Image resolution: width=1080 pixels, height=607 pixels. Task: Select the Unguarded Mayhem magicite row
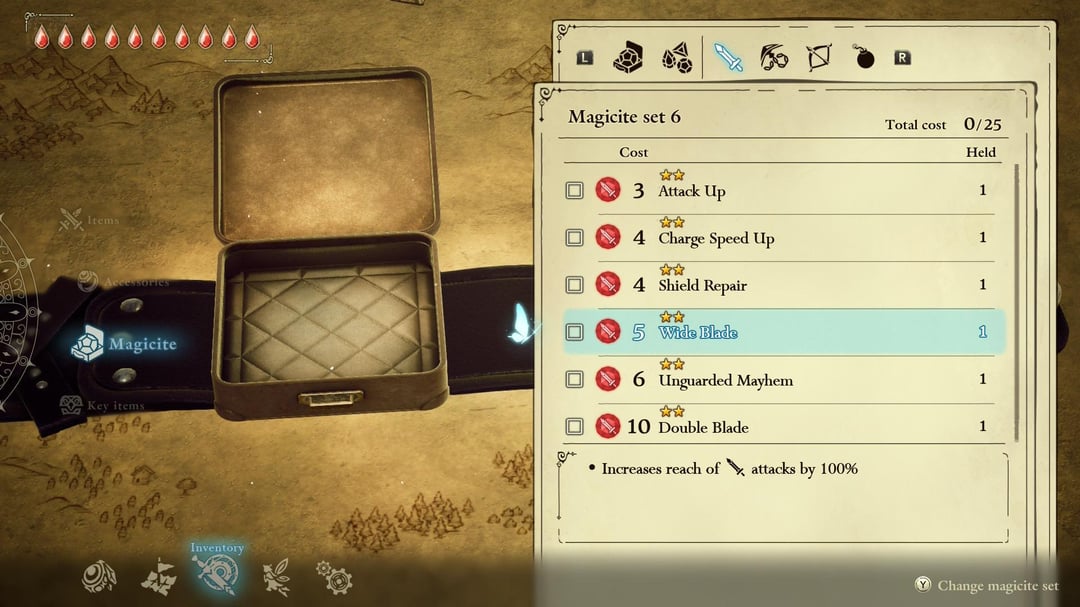[782, 380]
